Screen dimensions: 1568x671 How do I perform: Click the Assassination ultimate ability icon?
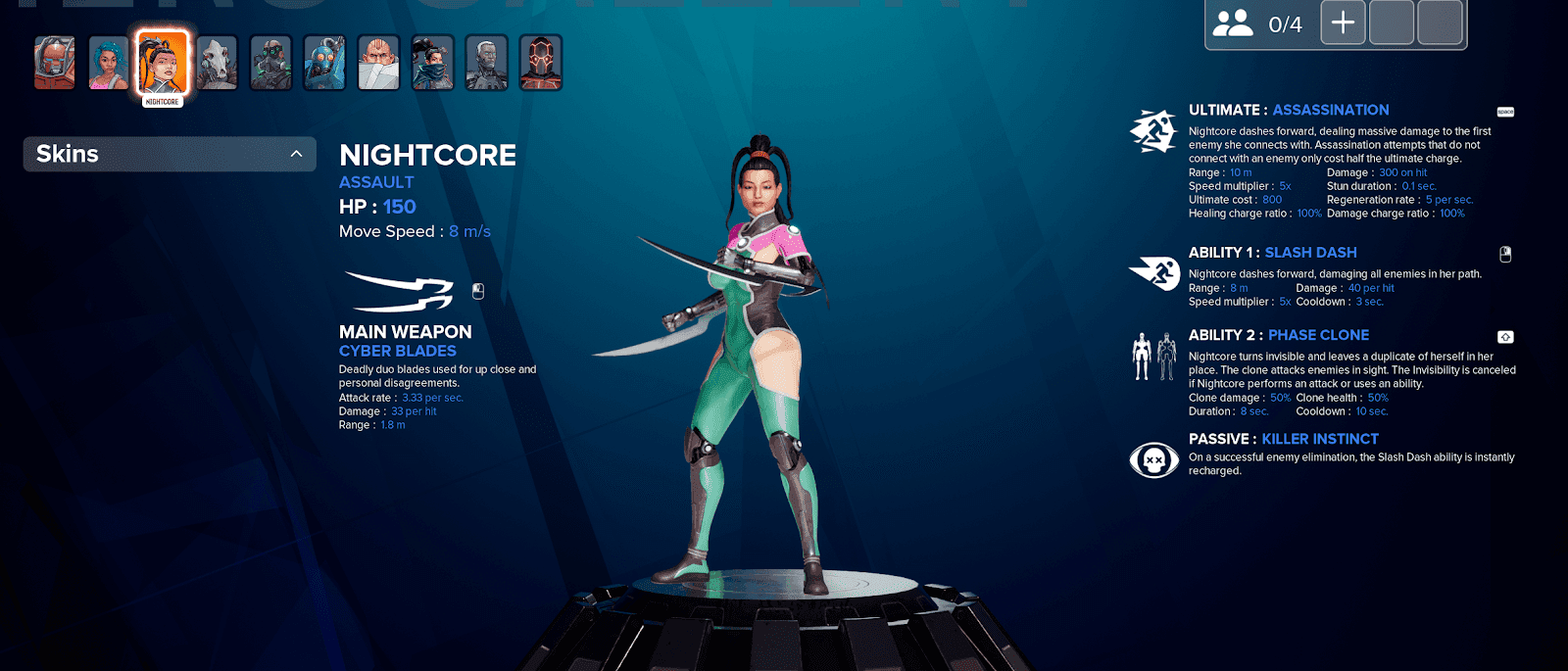click(x=1153, y=131)
